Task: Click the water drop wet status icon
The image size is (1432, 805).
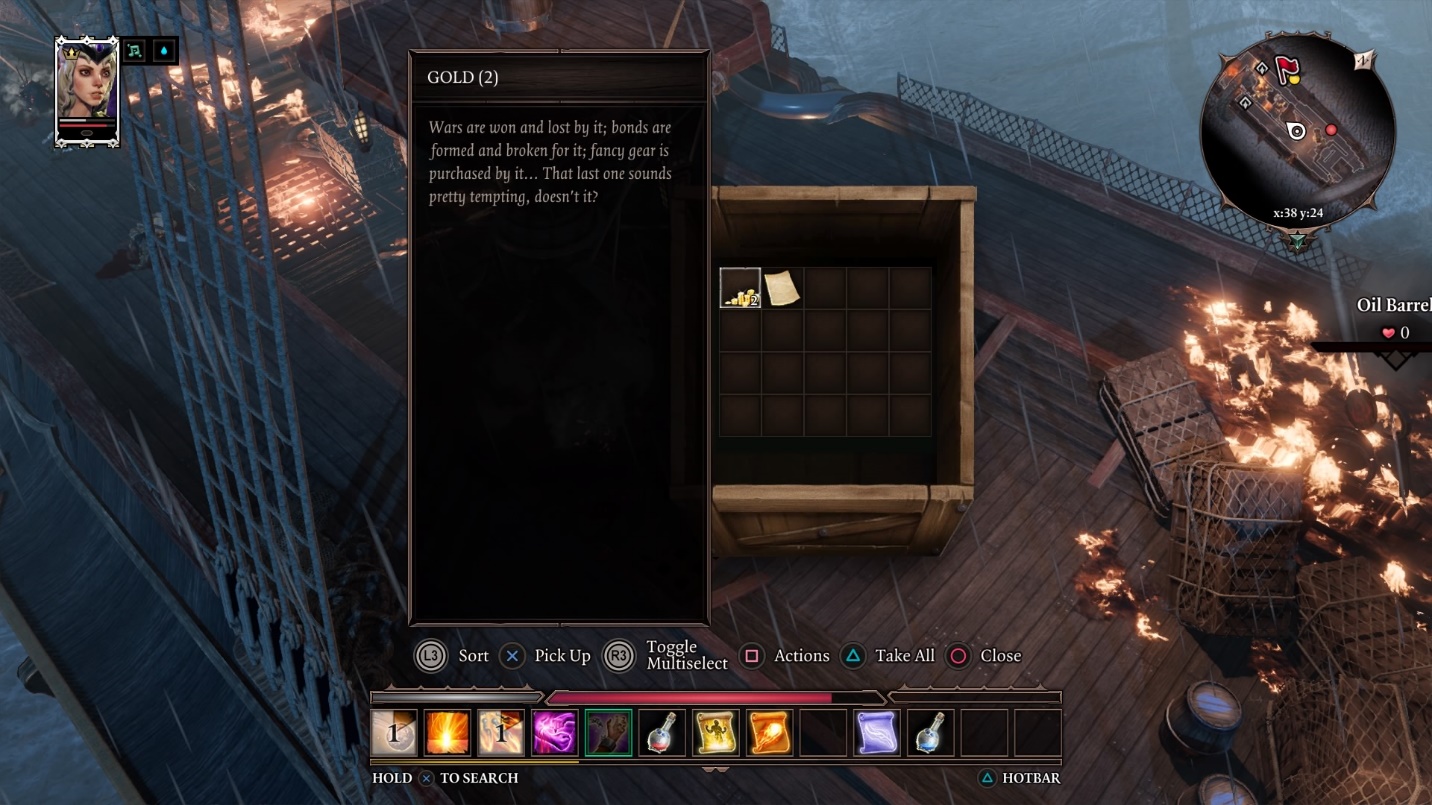Action: click(164, 51)
